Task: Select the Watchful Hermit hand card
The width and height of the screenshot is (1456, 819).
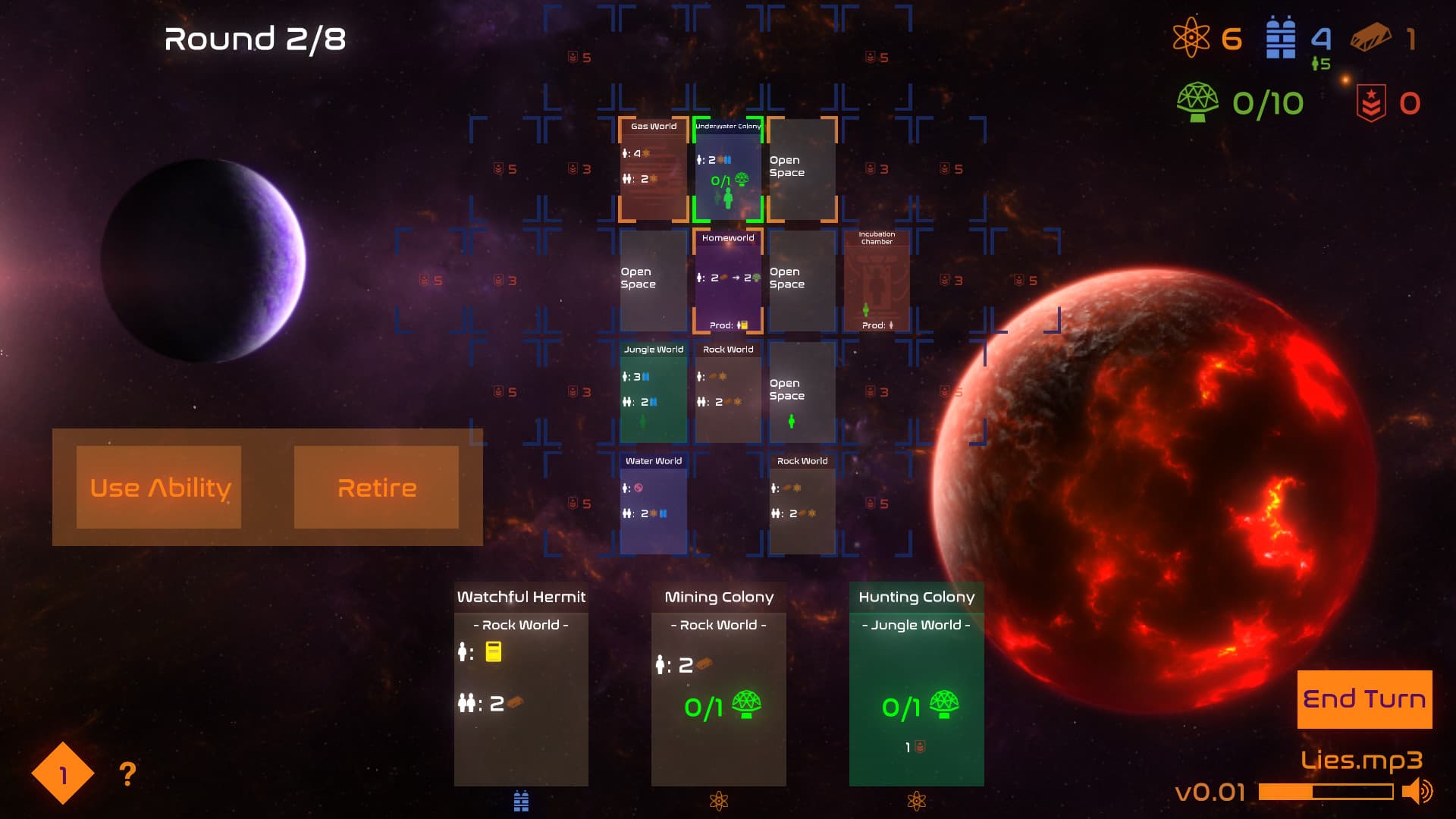Action: click(x=521, y=682)
